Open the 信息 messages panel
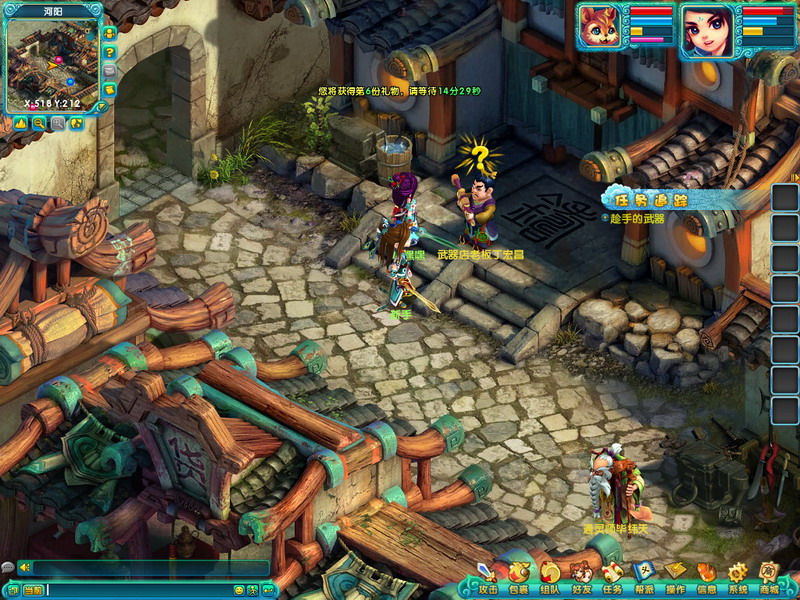The width and height of the screenshot is (800, 600). [706, 575]
